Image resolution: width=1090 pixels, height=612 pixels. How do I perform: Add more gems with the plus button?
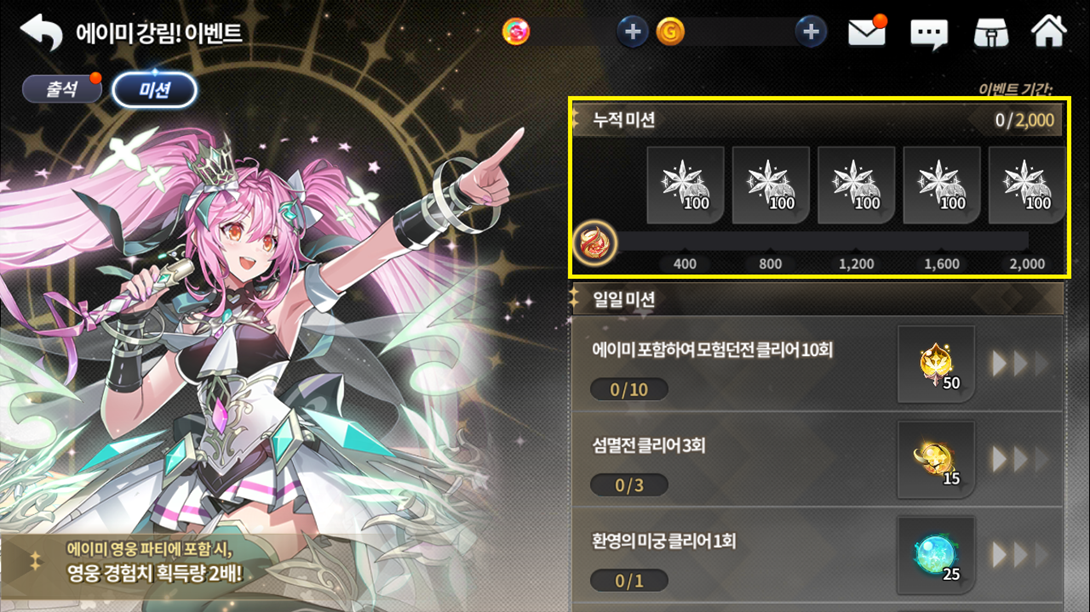(x=632, y=32)
